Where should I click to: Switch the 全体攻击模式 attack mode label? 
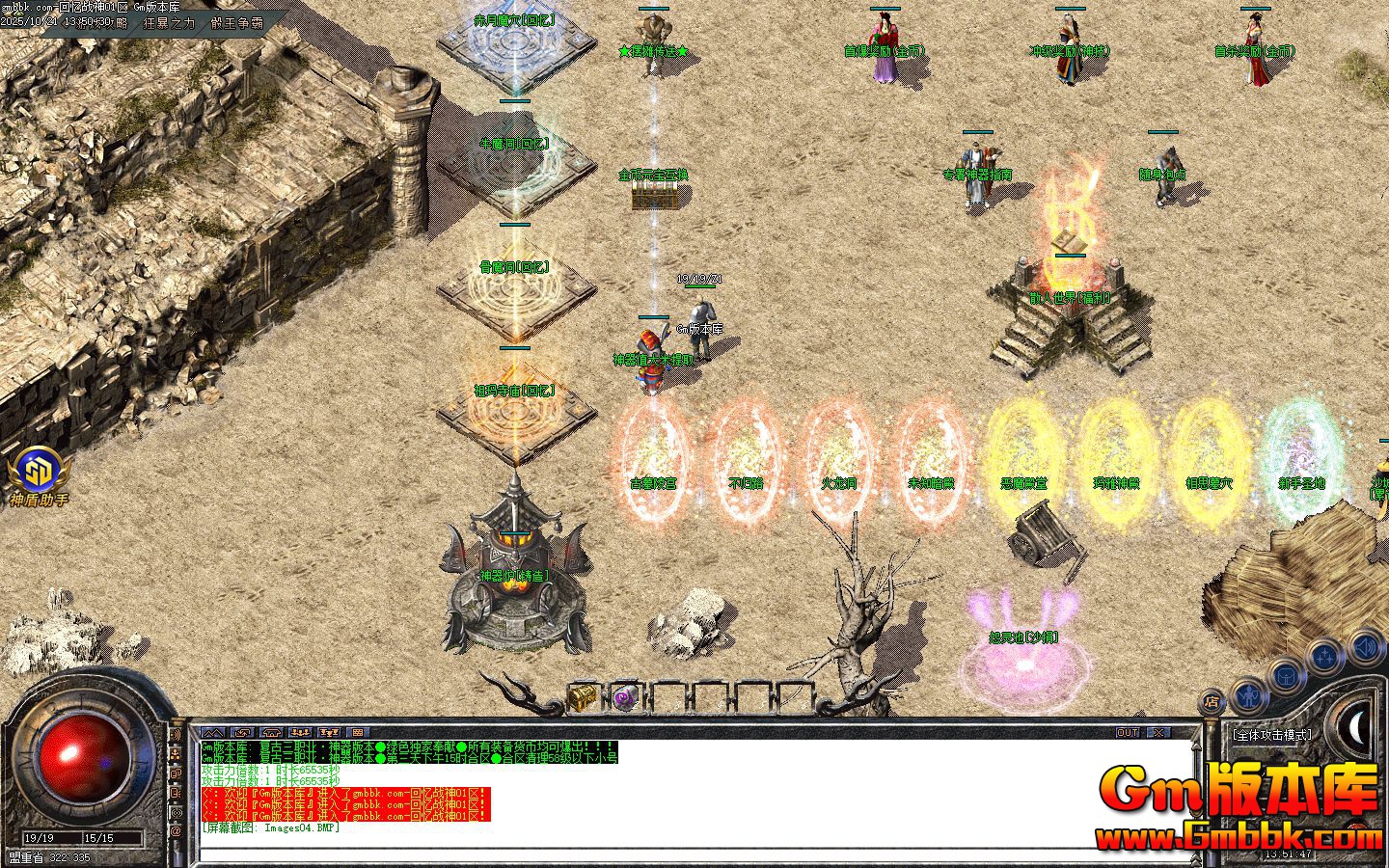[1272, 735]
